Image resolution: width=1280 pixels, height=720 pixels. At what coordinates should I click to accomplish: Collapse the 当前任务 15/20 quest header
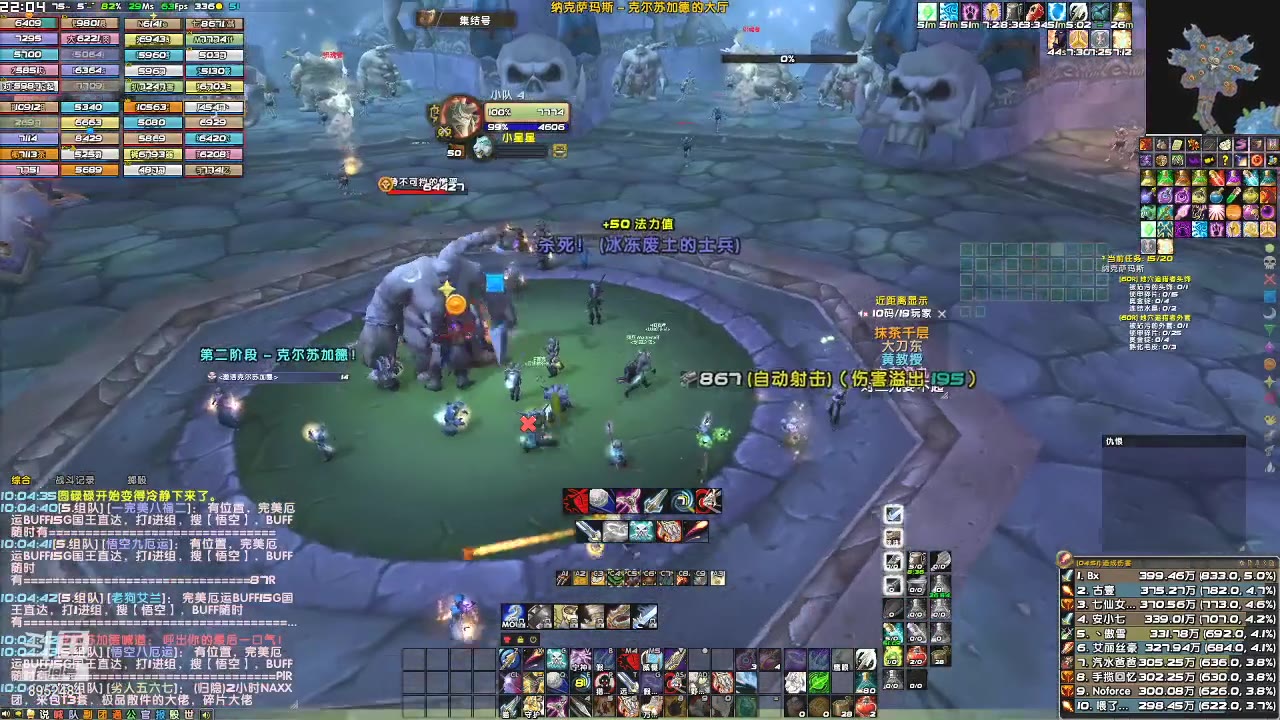pos(1139,259)
